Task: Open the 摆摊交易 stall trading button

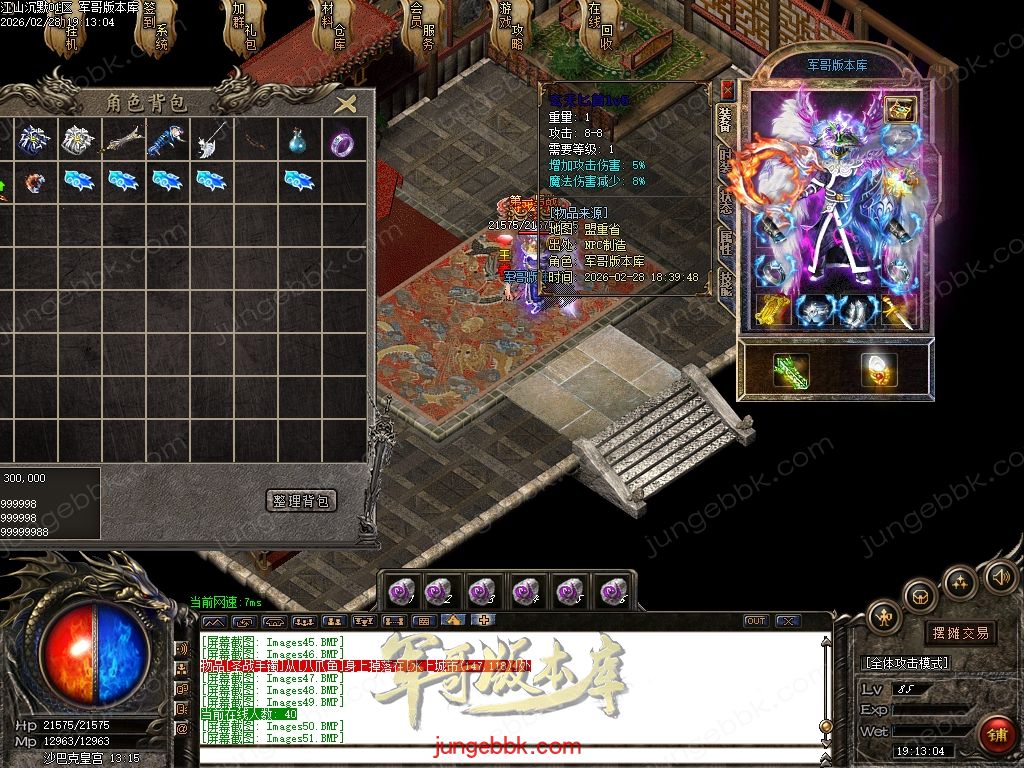Action: (959, 632)
